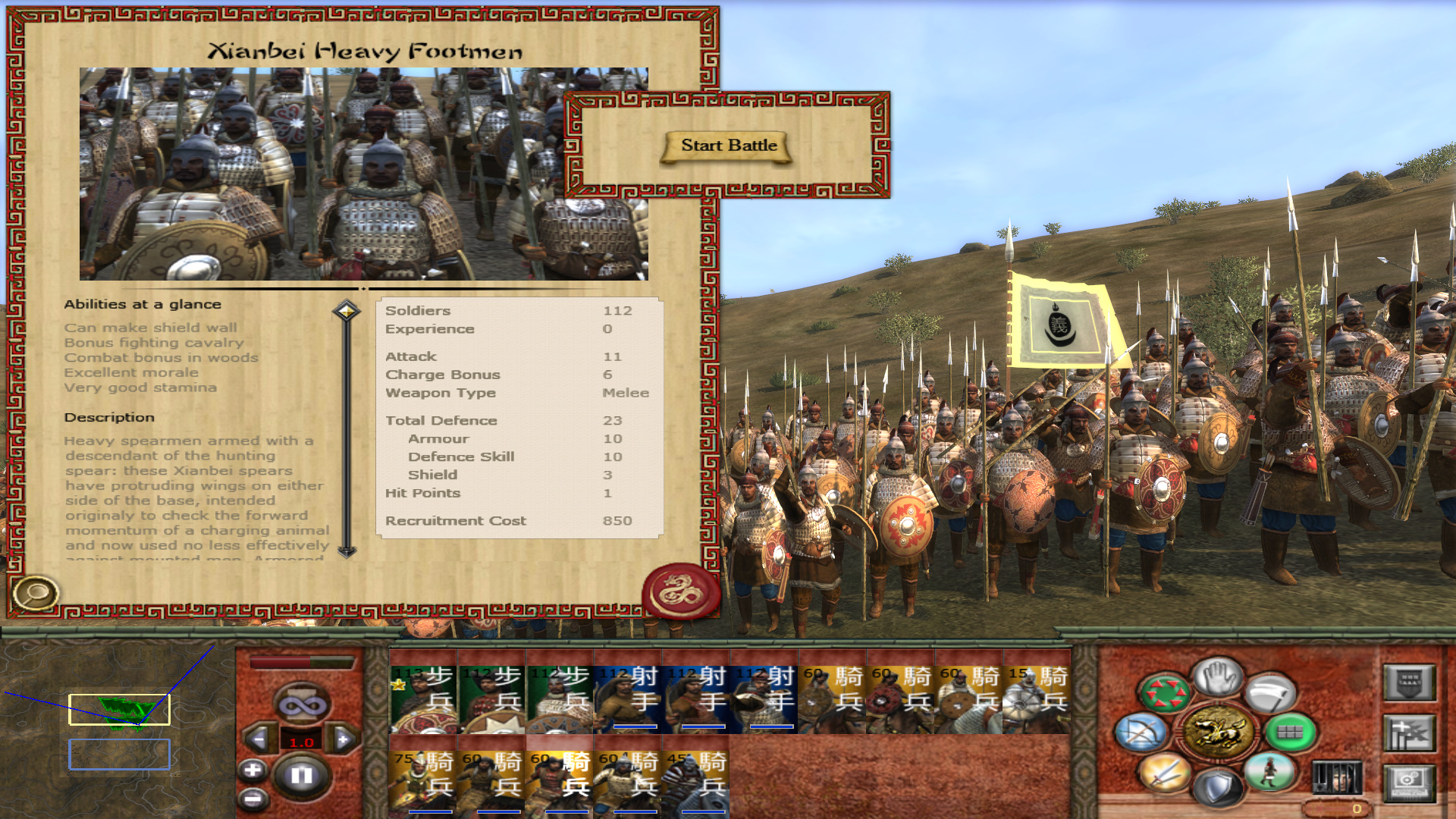Click the magnifying glass on the unit scroll
Image resolution: width=1456 pixels, height=819 pixels.
point(35,592)
